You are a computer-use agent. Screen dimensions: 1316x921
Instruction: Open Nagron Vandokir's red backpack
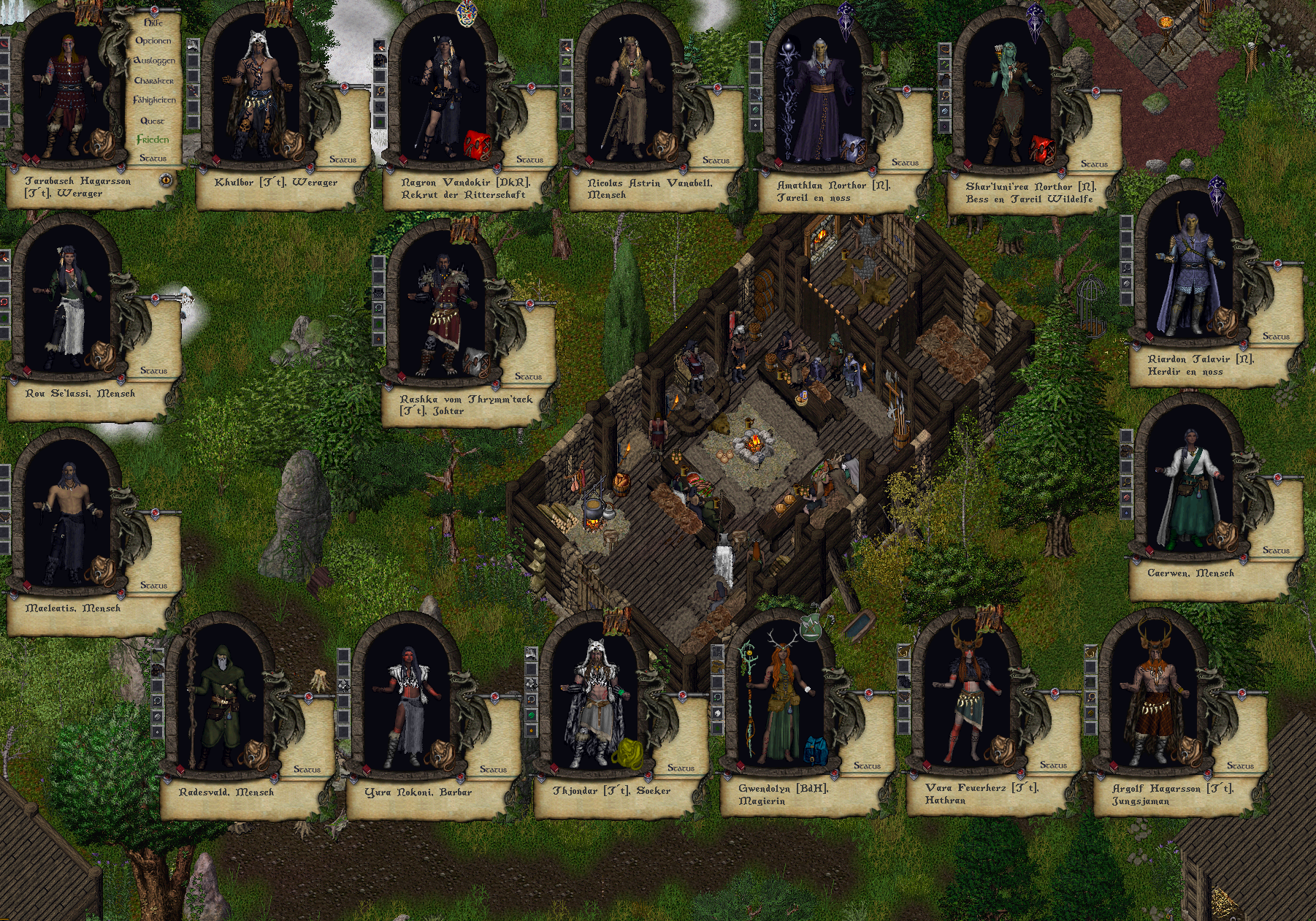pyautogui.click(x=477, y=145)
